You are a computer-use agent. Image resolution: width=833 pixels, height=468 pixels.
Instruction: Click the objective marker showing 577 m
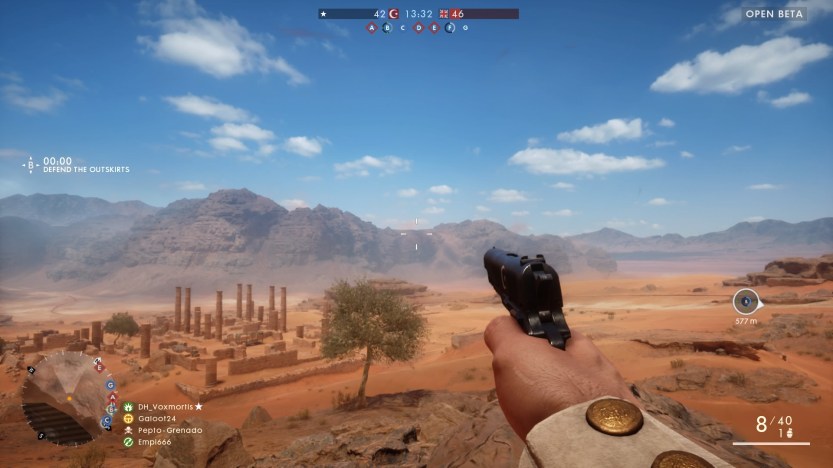click(746, 301)
